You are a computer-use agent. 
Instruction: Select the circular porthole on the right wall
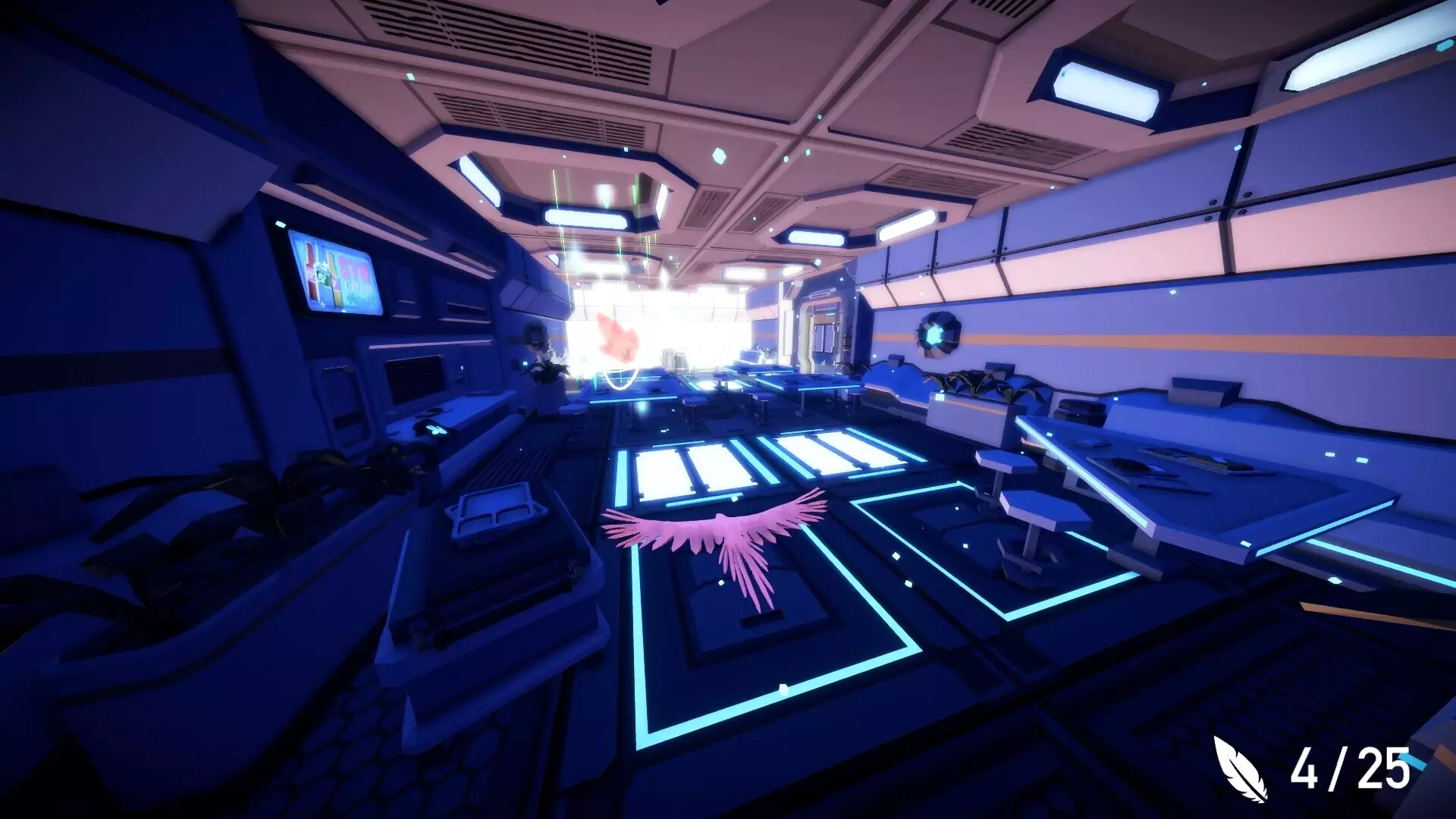pos(937,334)
